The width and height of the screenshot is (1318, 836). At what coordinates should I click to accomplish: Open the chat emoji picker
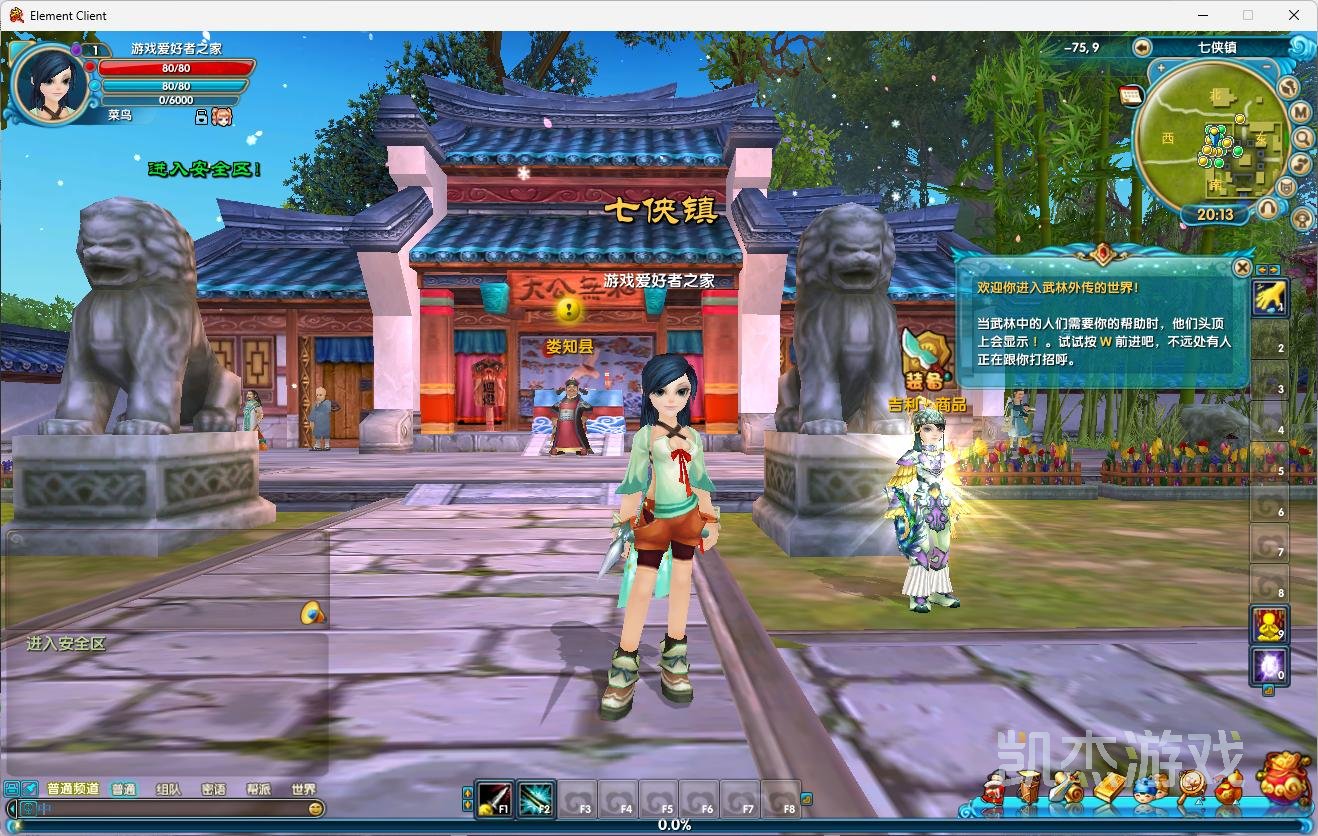tap(316, 808)
